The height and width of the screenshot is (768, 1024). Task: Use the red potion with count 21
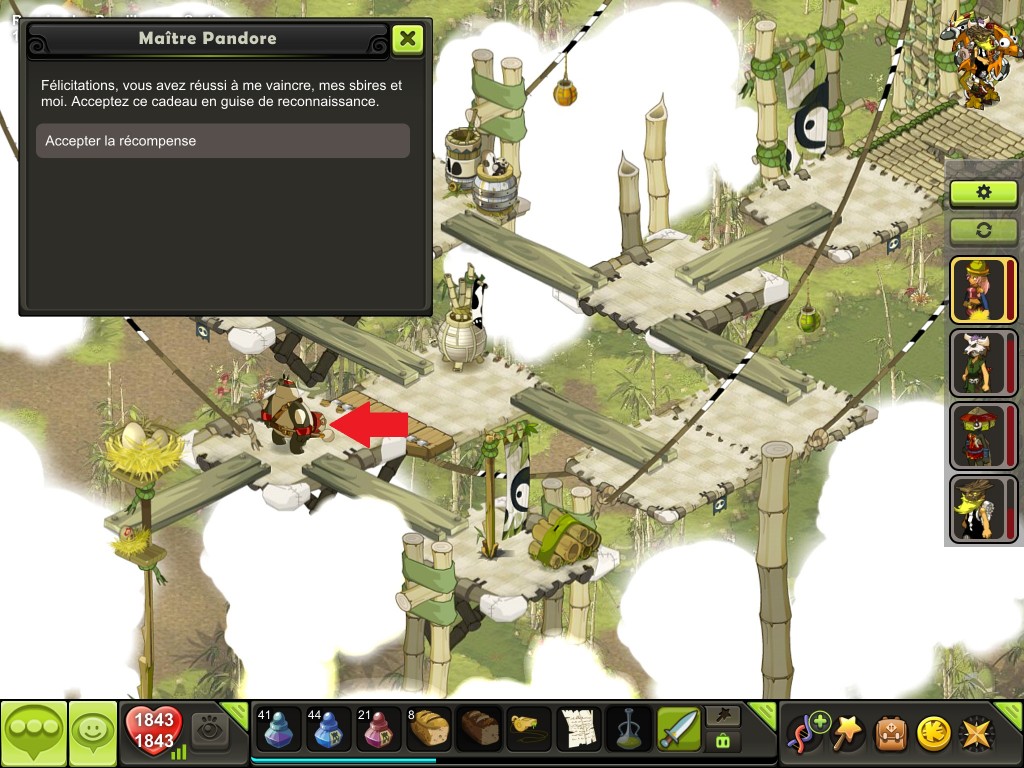click(x=378, y=729)
